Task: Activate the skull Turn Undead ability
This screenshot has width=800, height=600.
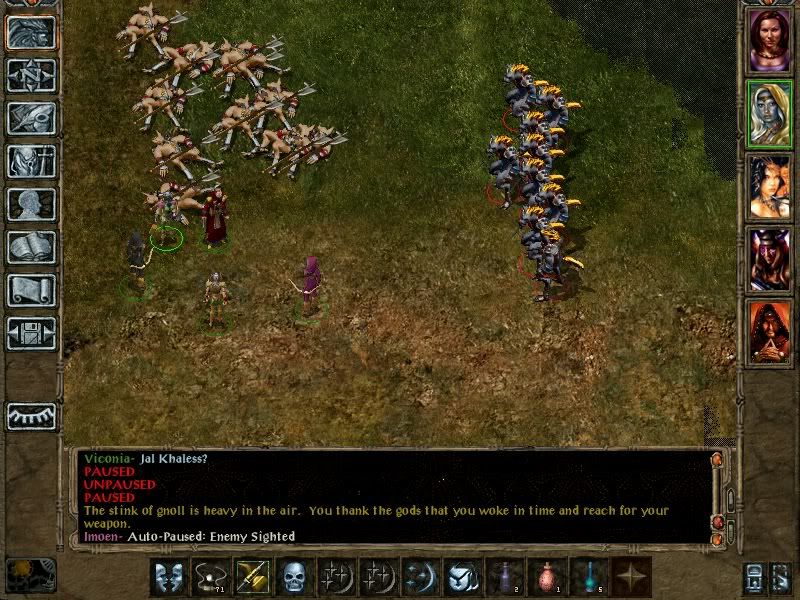Action: pyautogui.click(x=294, y=577)
